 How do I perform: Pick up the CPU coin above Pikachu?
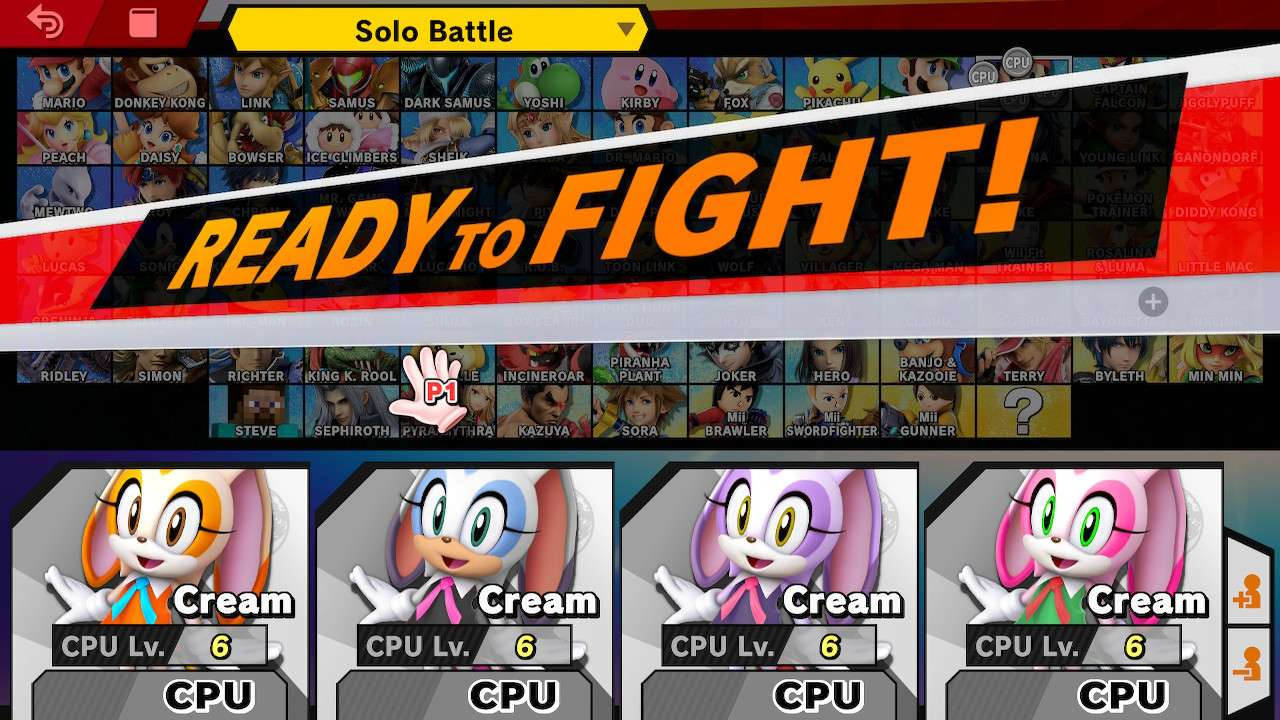click(982, 76)
